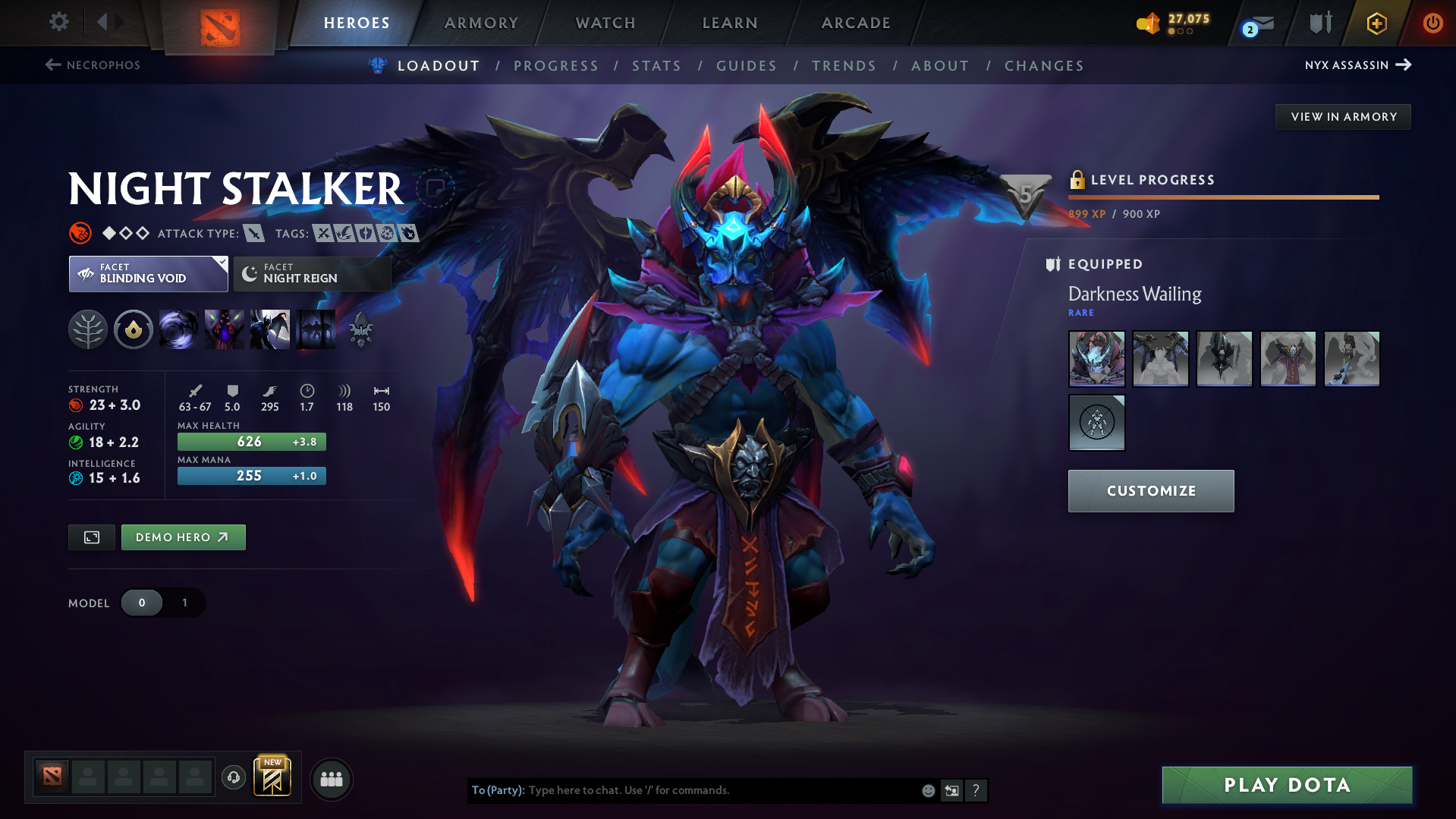The image size is (1456, 819).
Task: Select the talent tree icon
Action: coord(88,329)
